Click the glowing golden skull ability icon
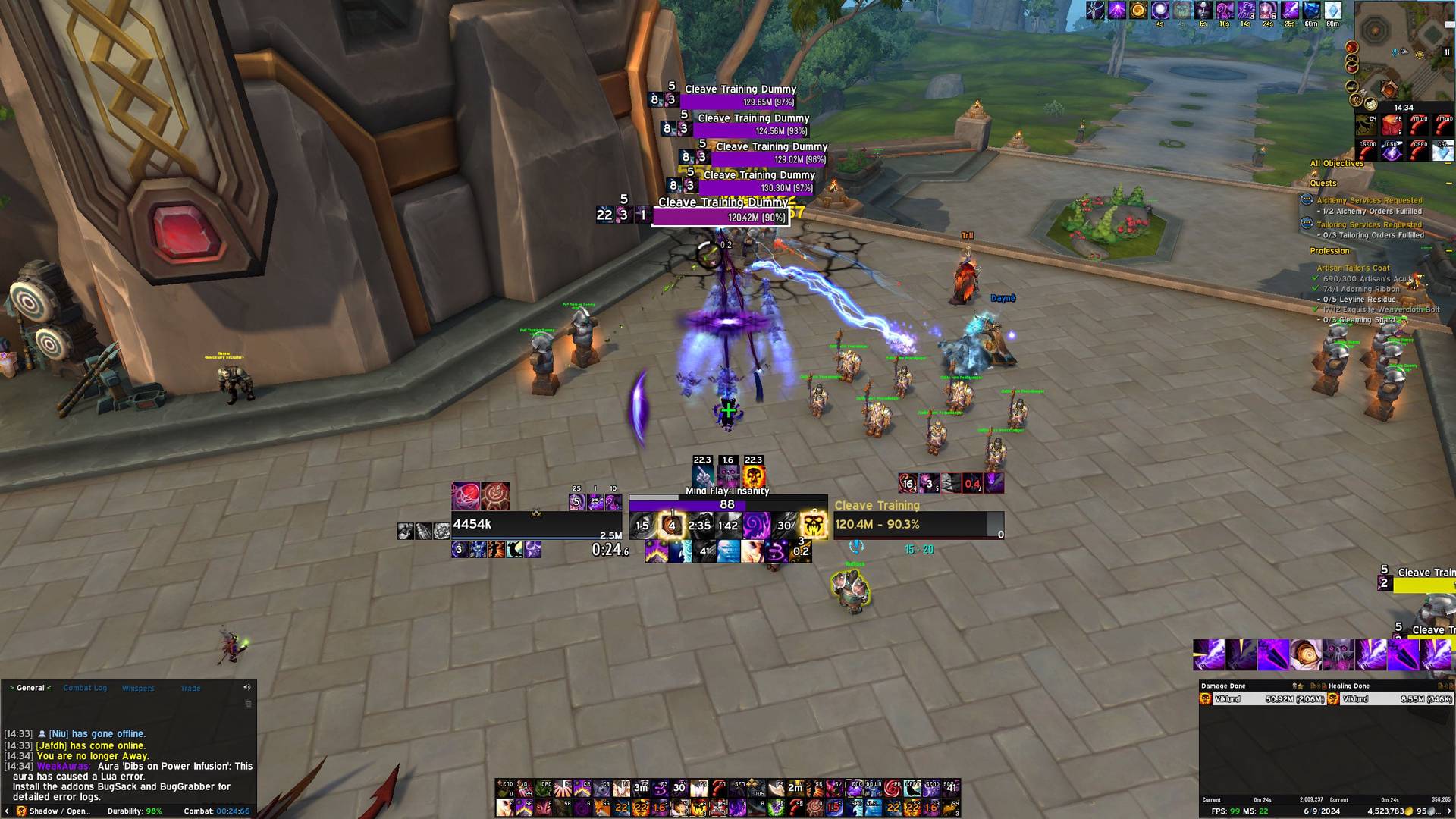 (814, 525)
